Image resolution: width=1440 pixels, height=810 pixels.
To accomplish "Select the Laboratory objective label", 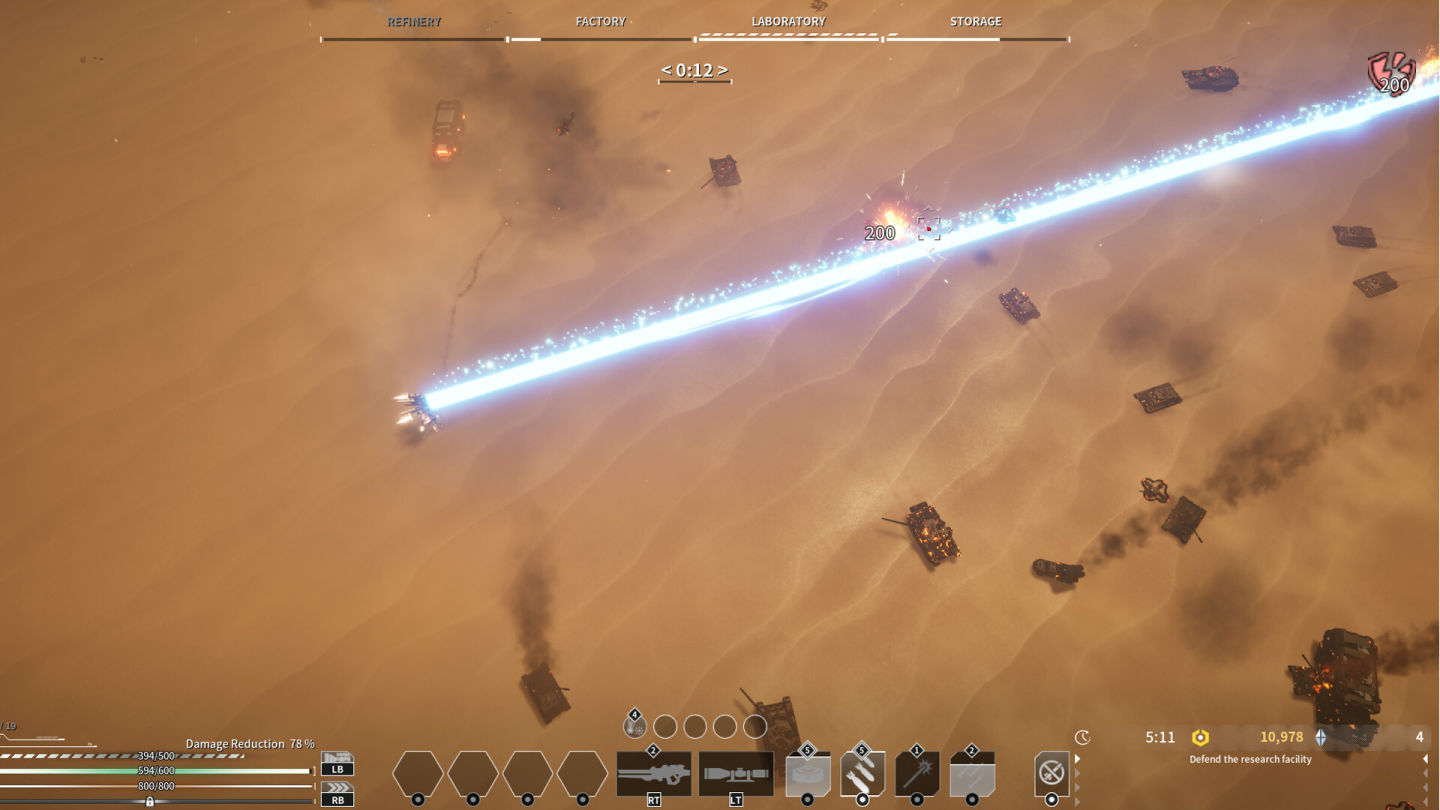I will point(788,21).
